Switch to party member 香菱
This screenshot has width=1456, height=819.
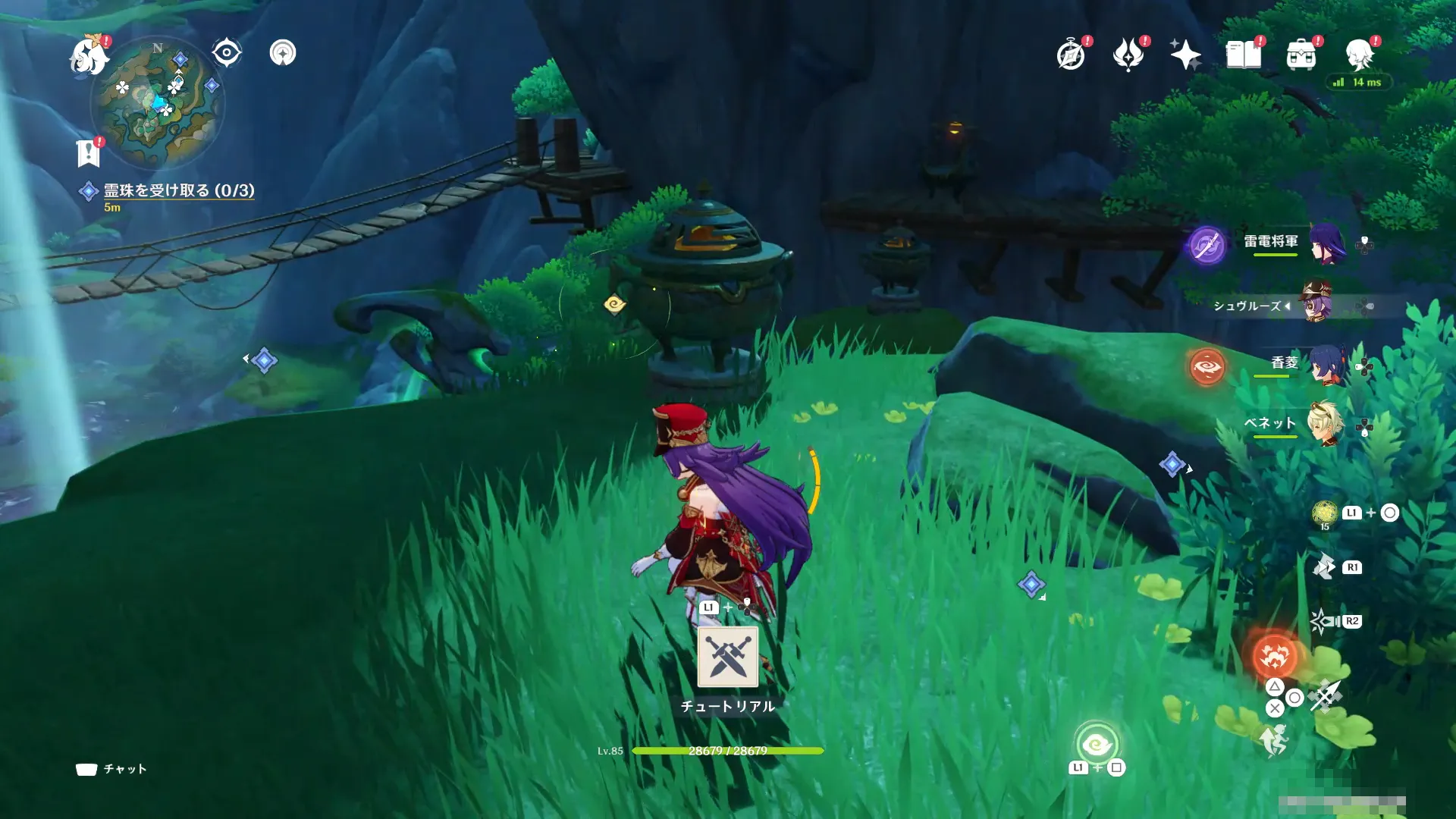tap(1327, 364)
